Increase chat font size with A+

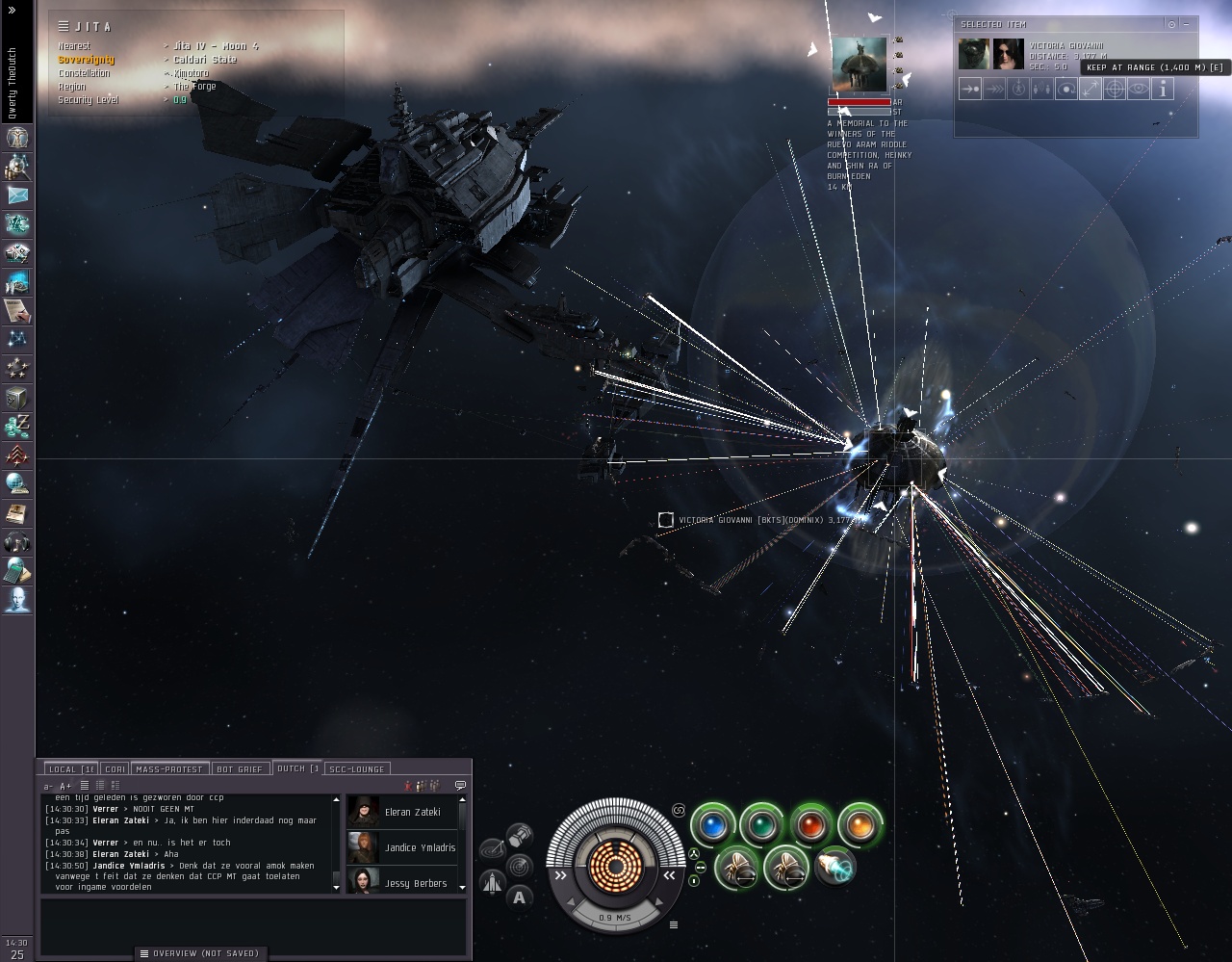point(65,787)
